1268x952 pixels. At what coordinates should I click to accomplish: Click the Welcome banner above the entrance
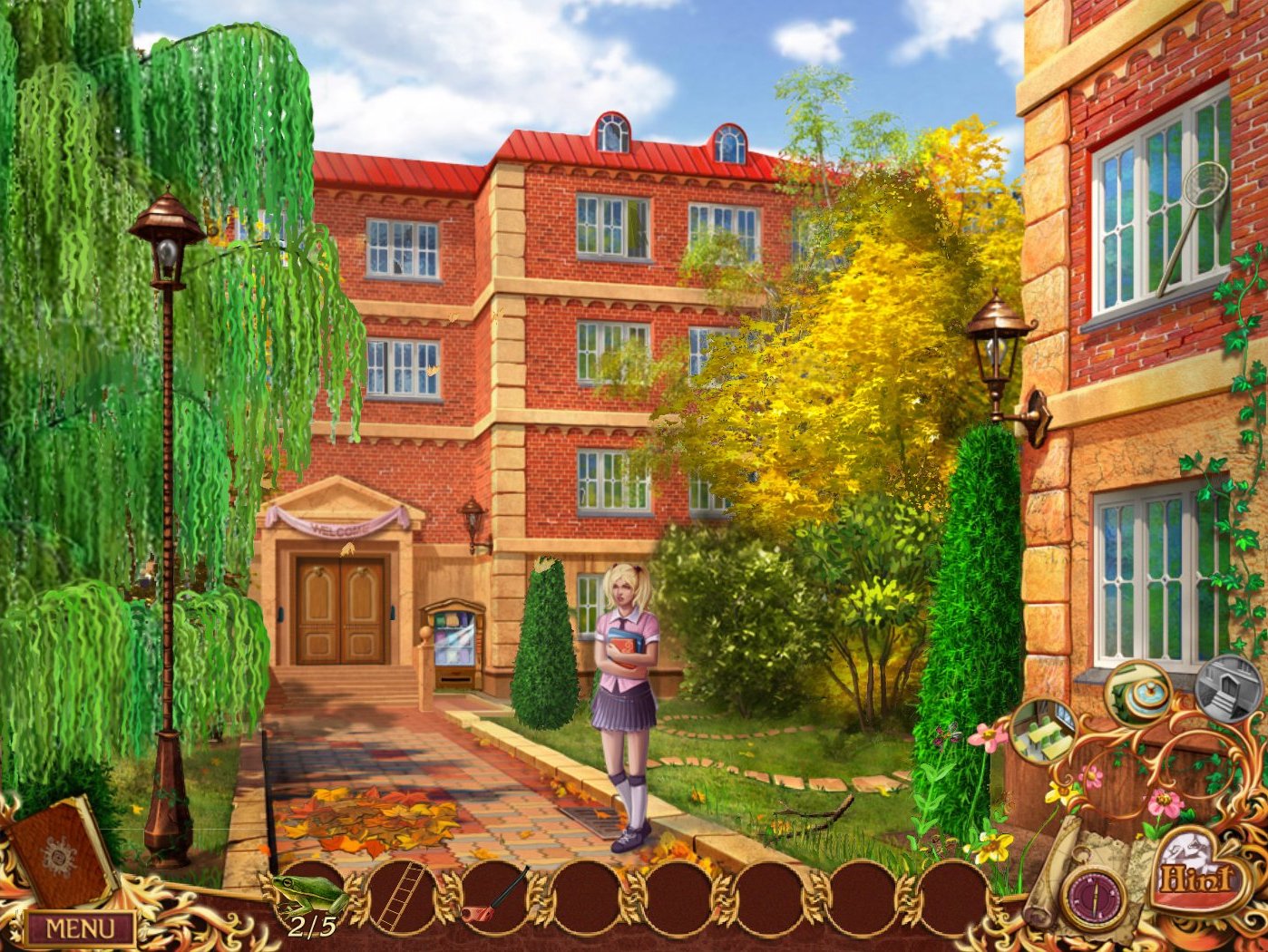pyautogui.click(x=340, y=526)
